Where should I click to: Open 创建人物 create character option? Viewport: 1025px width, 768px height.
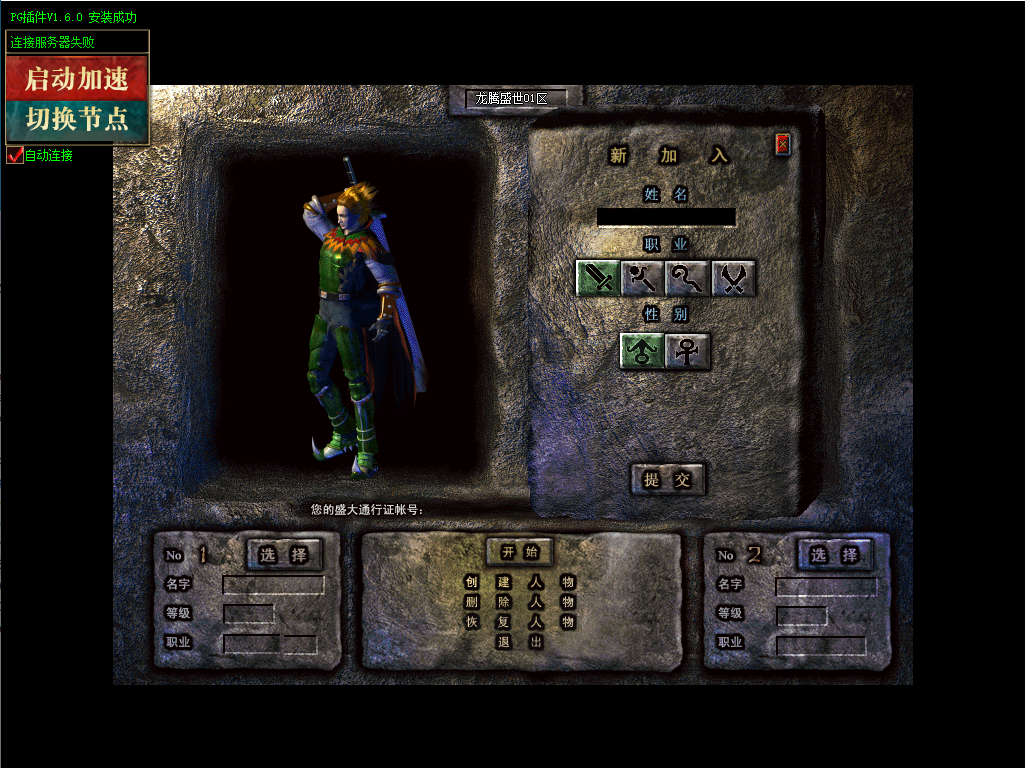click(x=520, y=582)
